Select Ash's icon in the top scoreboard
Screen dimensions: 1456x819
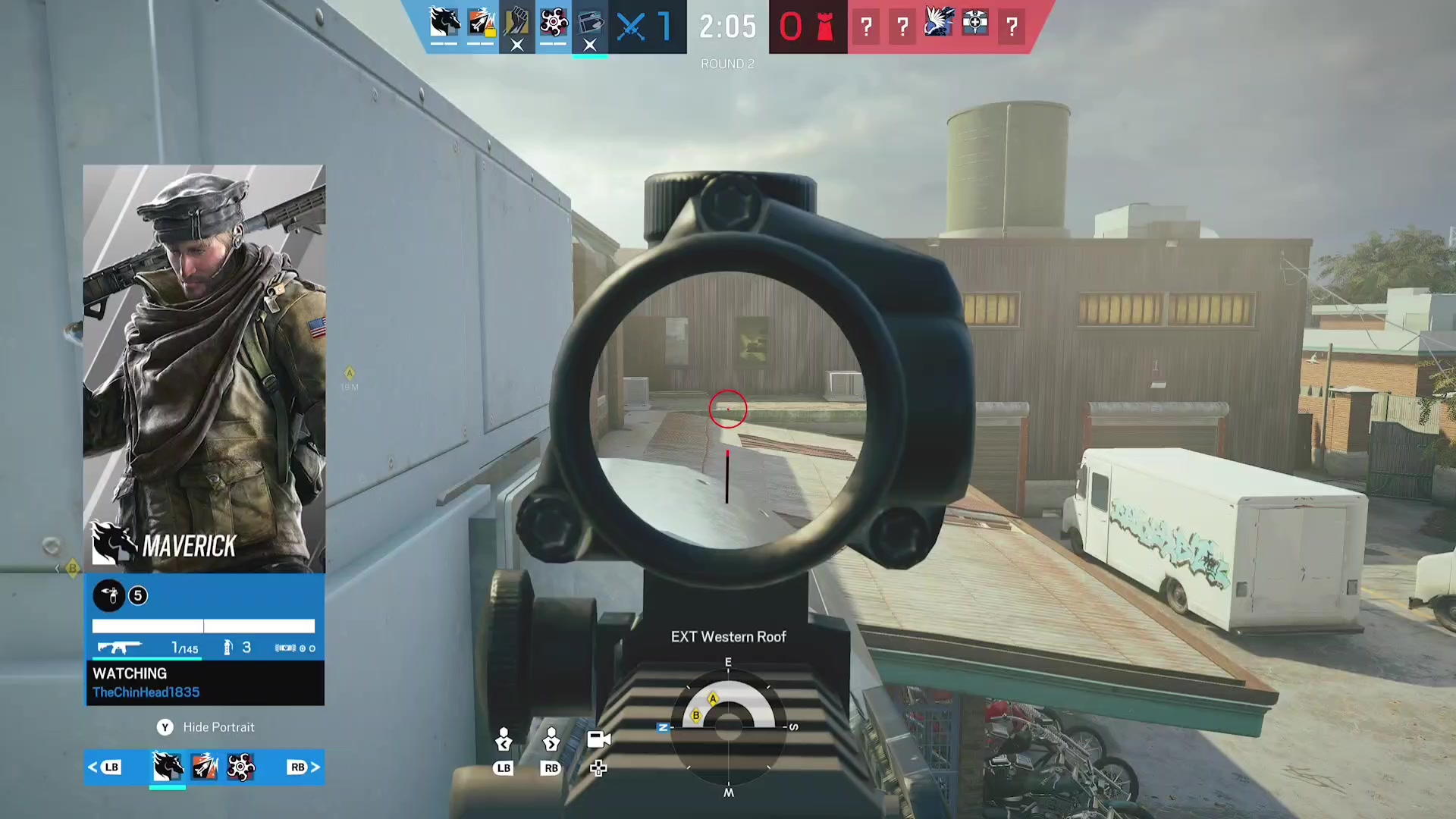coord(481,23)
